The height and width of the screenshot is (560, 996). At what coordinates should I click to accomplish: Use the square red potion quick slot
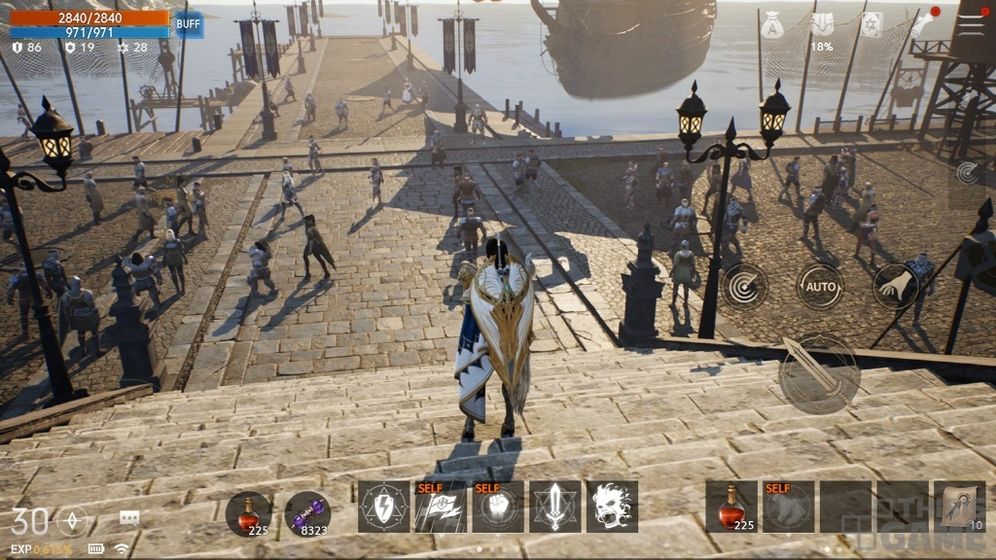[731, 507]
